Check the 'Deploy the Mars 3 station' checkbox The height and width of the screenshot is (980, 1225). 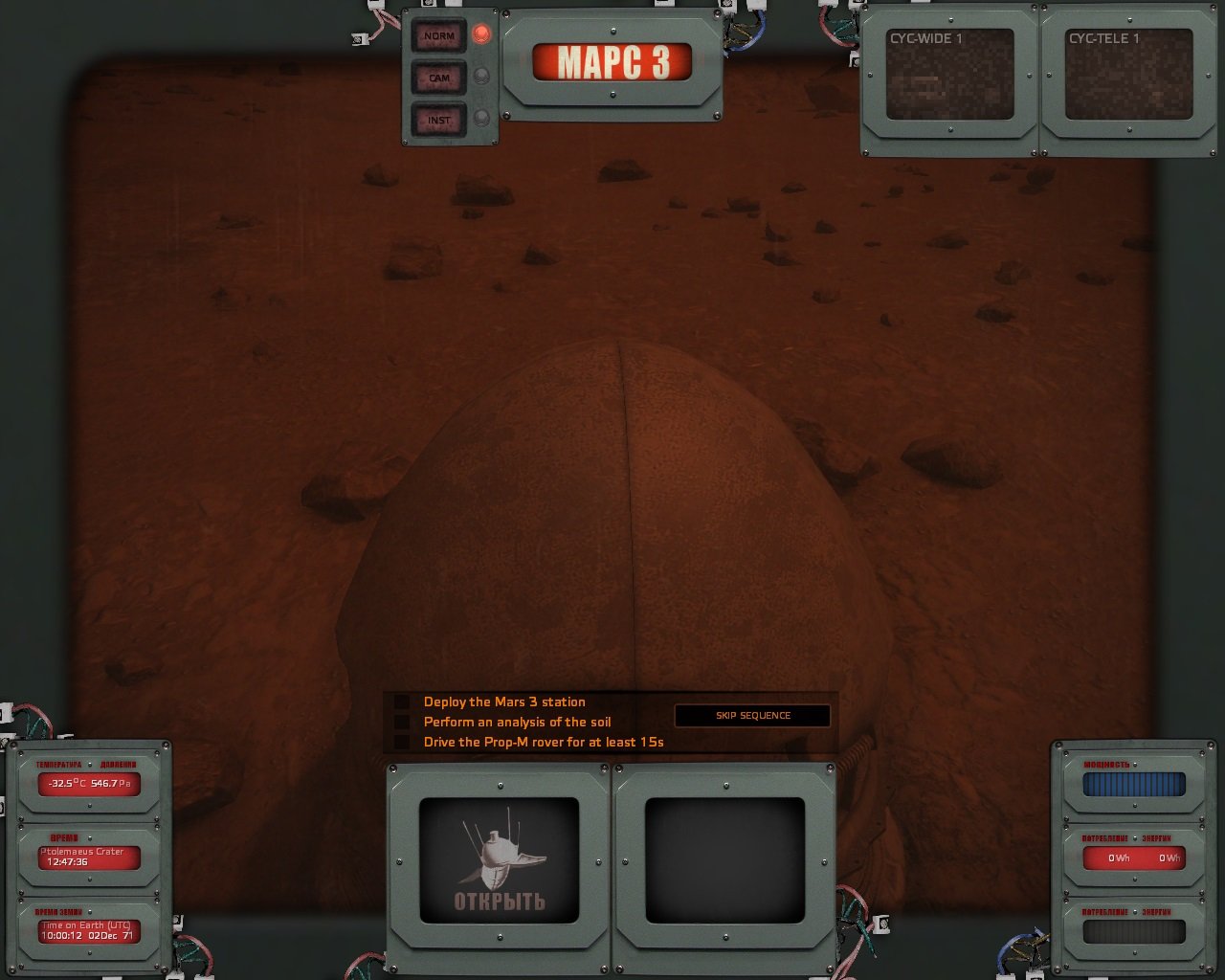point(401,702)
